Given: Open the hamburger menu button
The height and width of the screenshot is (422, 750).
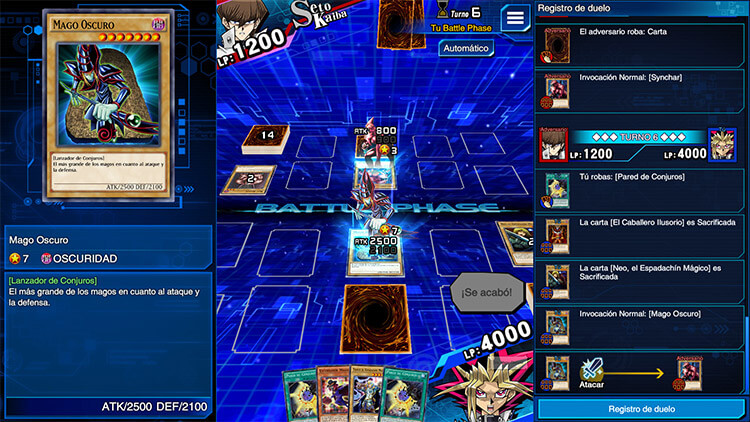Looking at the screenshot, I should pos(516,18).
